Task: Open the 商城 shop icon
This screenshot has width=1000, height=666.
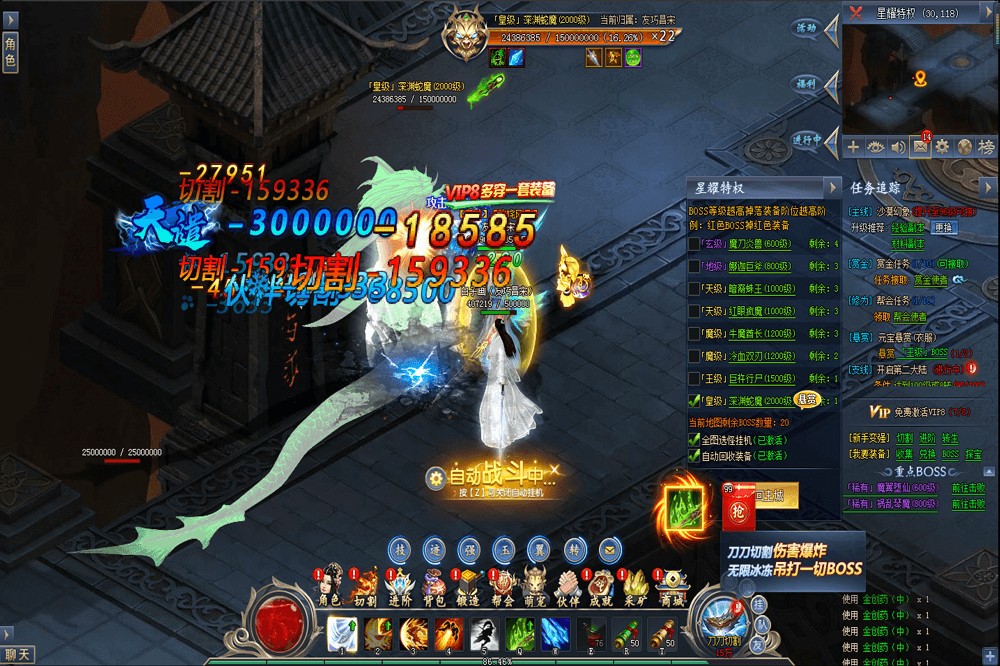Action: [x=672, y=587]
